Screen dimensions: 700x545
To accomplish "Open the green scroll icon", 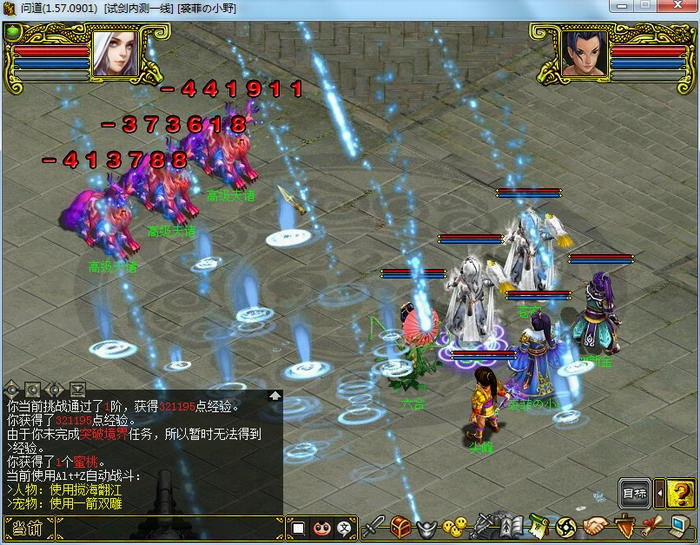I will 538,526.
